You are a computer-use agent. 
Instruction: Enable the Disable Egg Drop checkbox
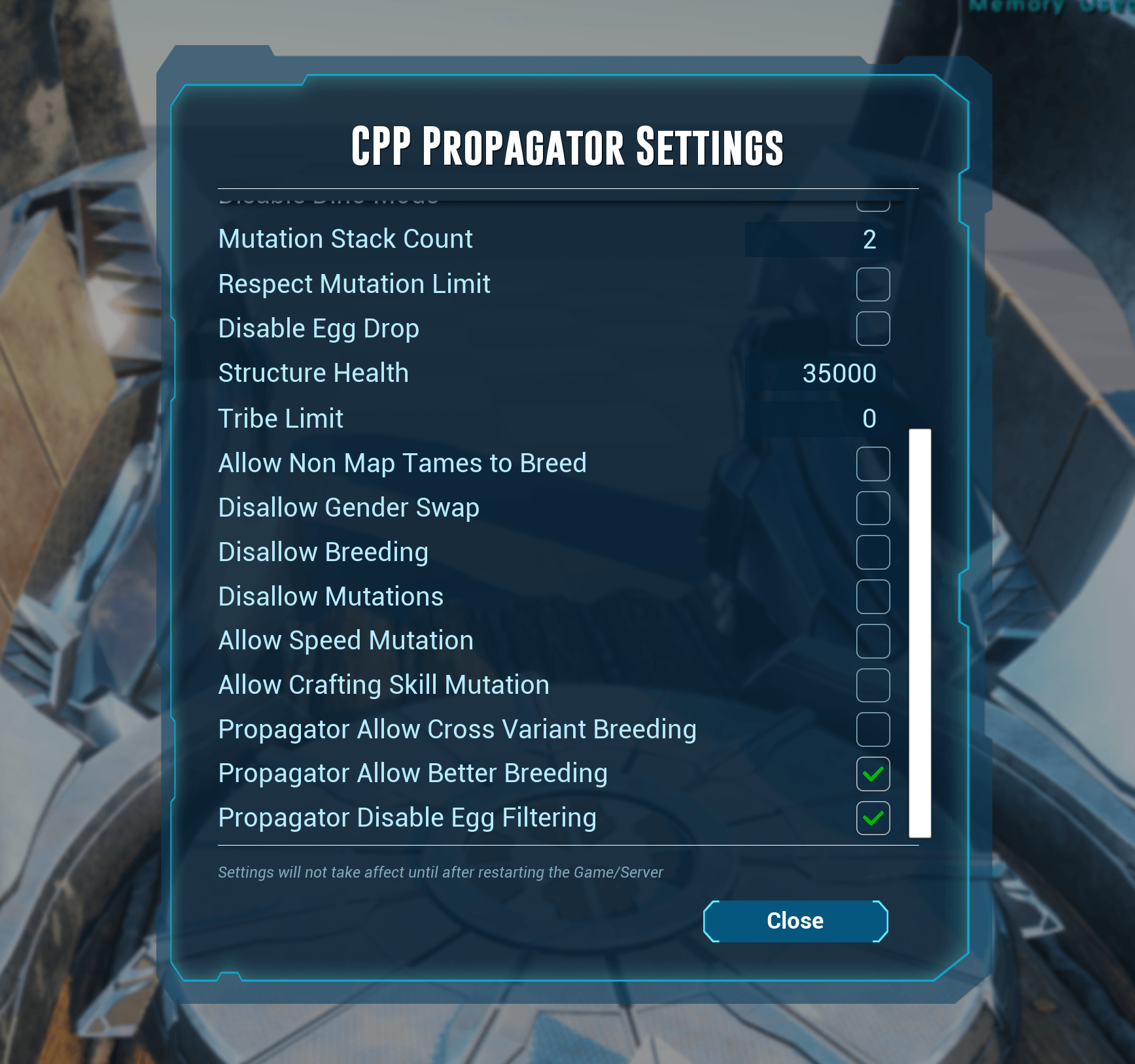tap(873, 328)
